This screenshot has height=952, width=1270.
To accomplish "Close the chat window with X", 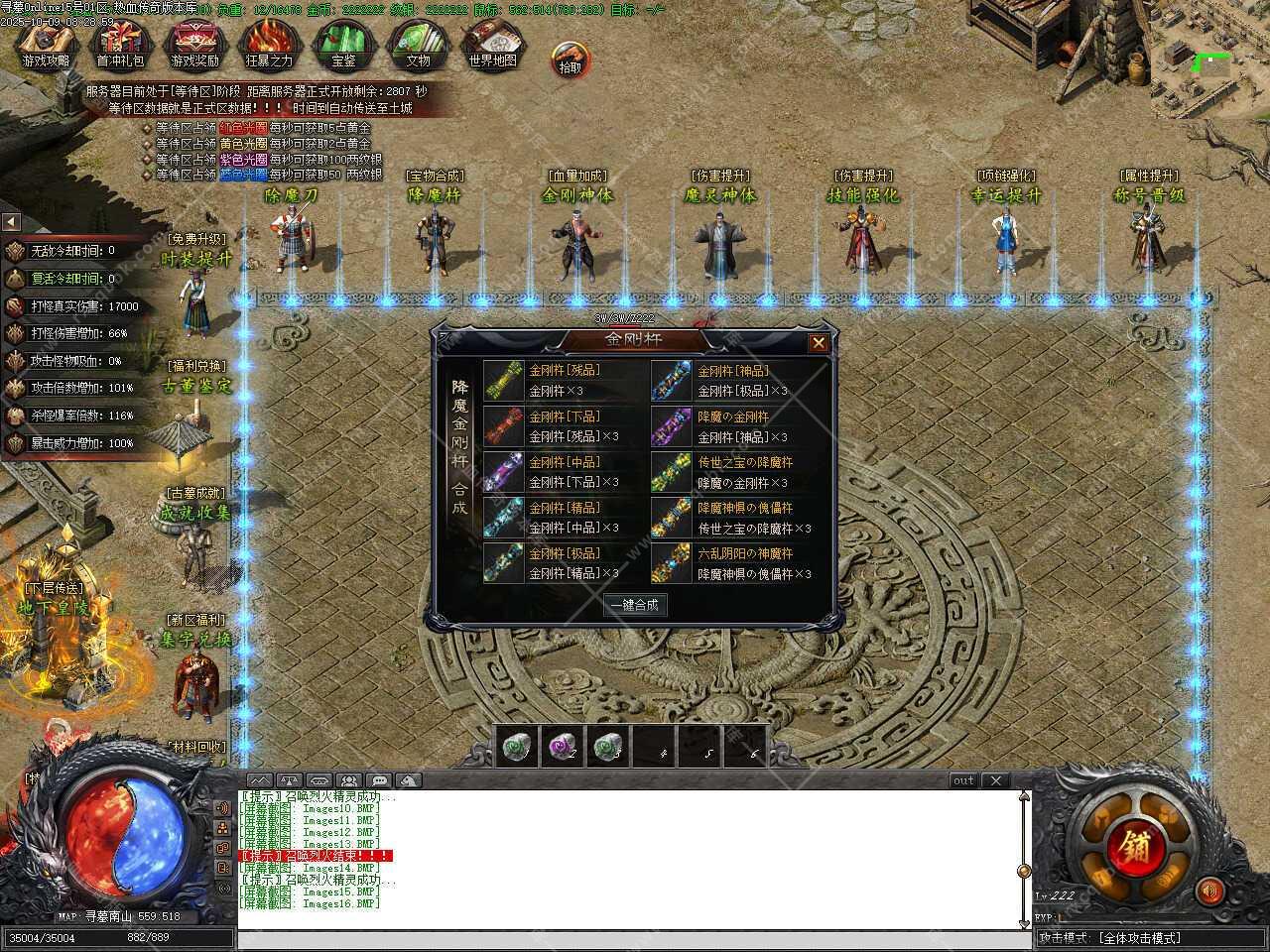I will tap(996, 781).
